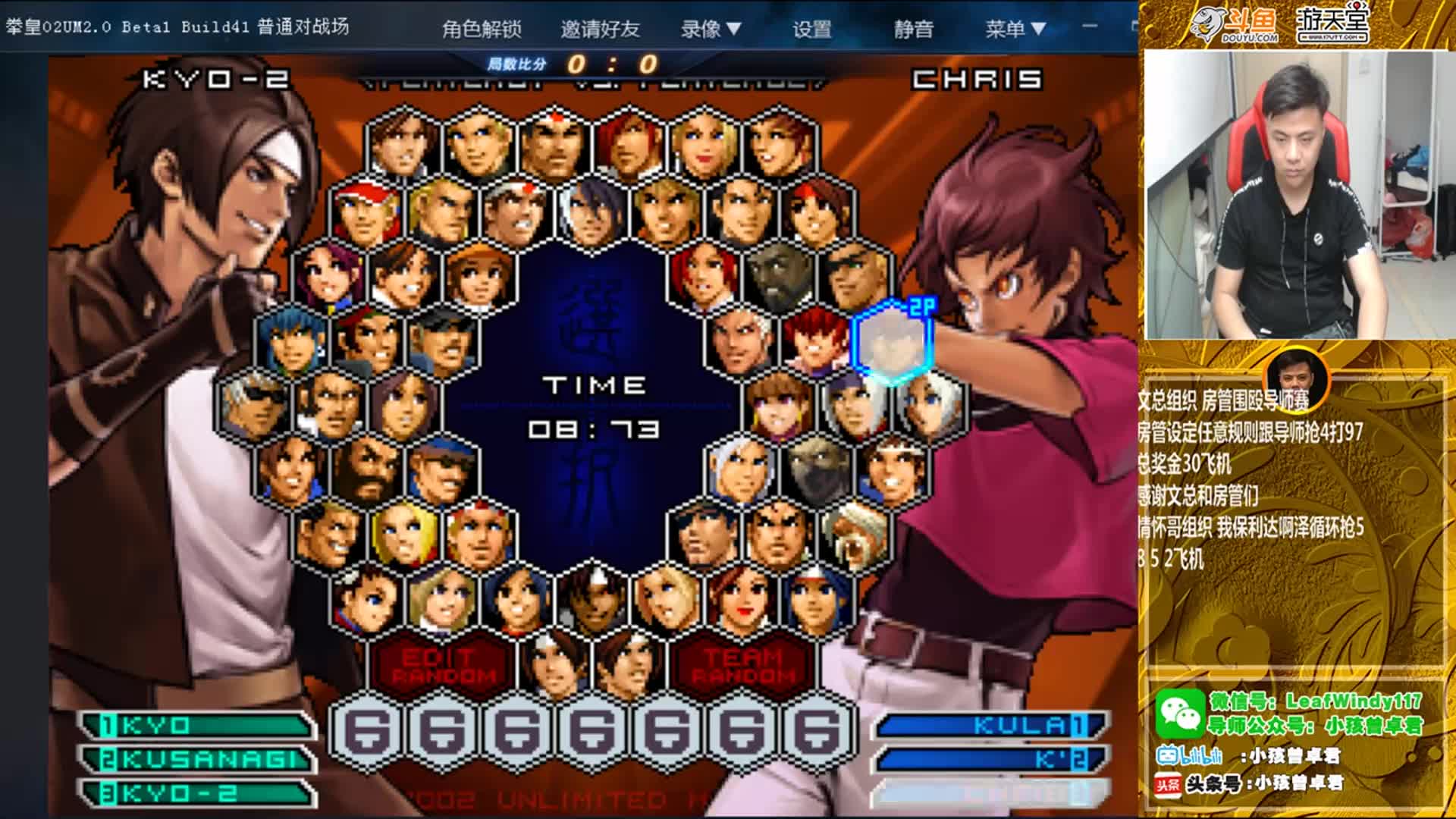The width and height of the screenshot is (1456, 819).
Task: Choose the TEAM RANDOM tile
Action: coord(744,666)
